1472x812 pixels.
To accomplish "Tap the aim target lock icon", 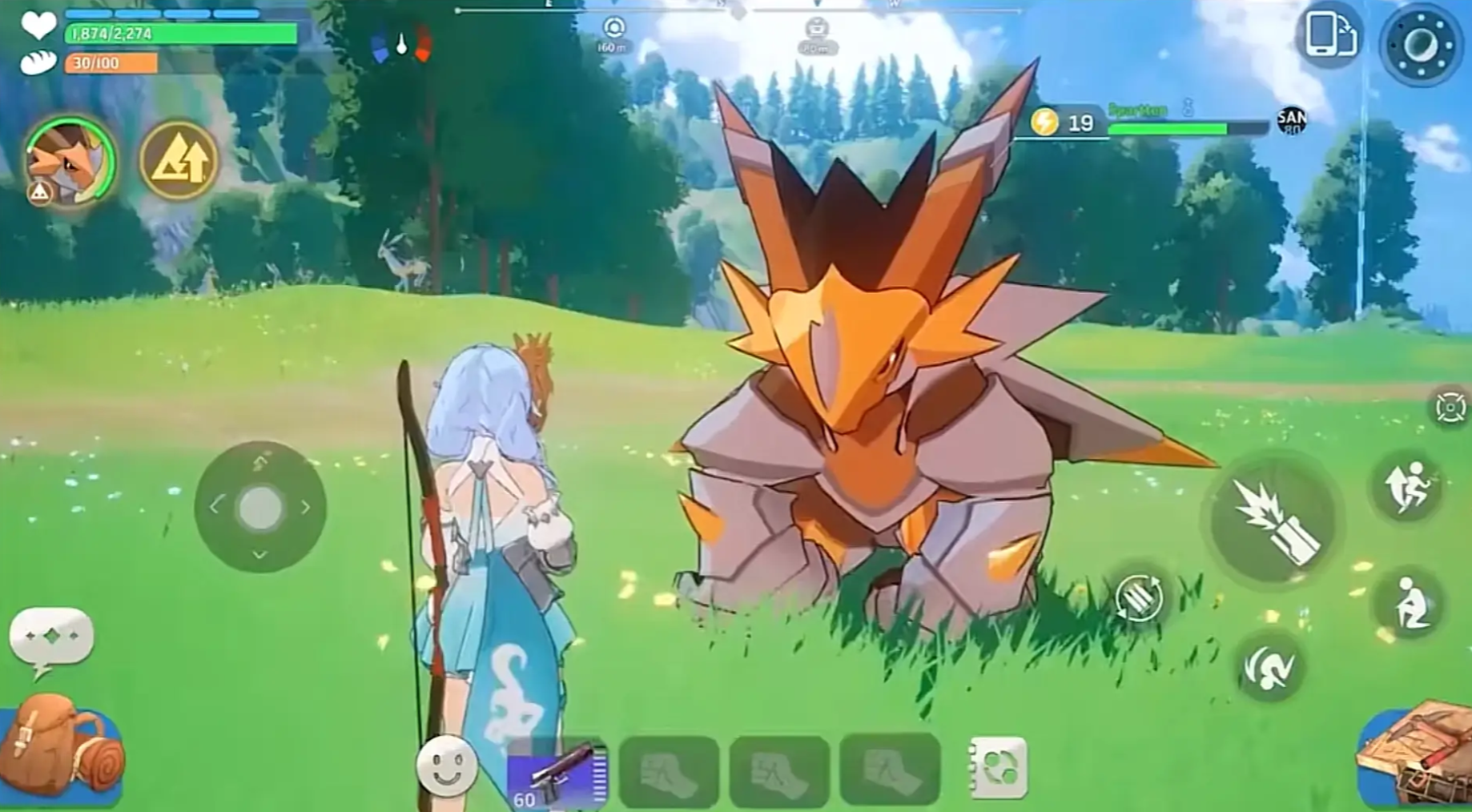I will point(1450,407).
